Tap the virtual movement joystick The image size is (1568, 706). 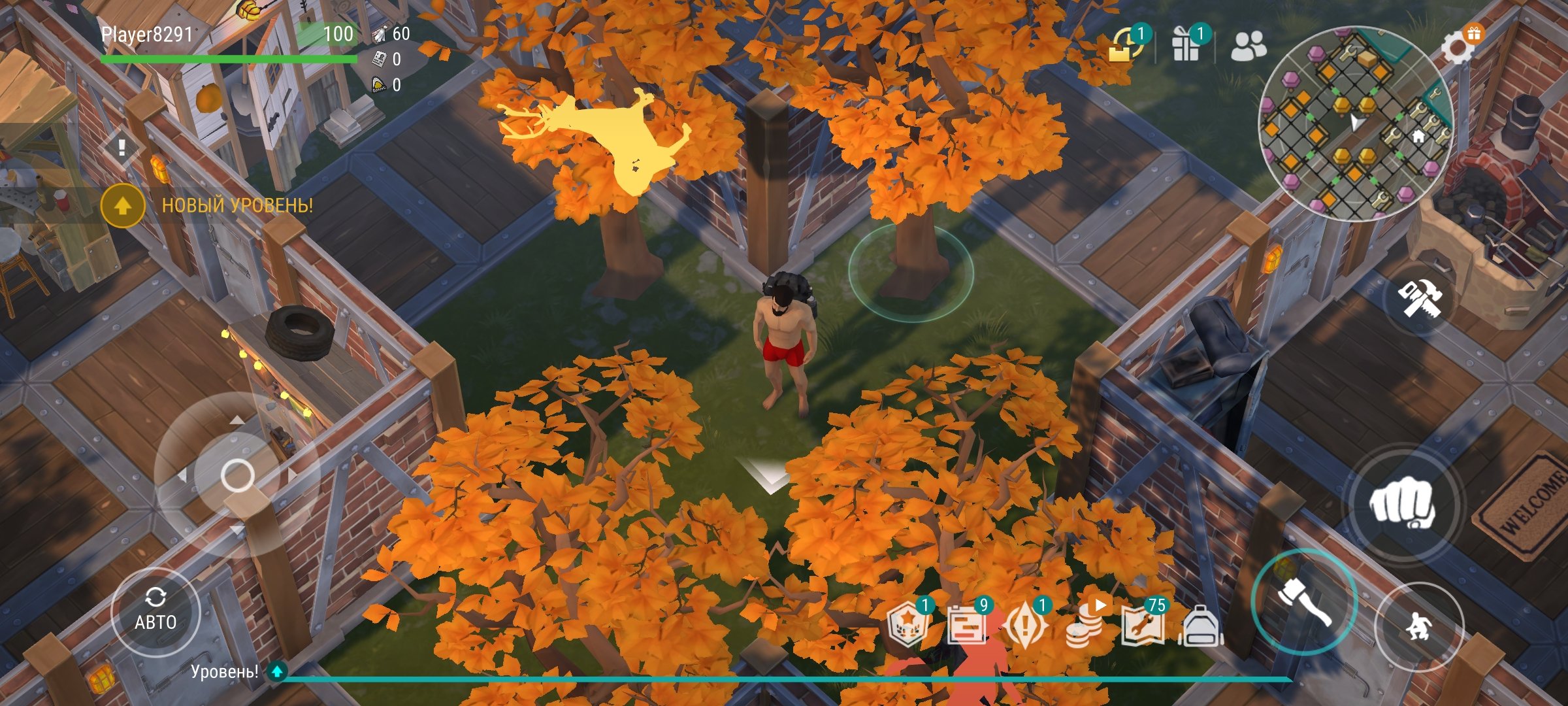(x=237, y=475)
